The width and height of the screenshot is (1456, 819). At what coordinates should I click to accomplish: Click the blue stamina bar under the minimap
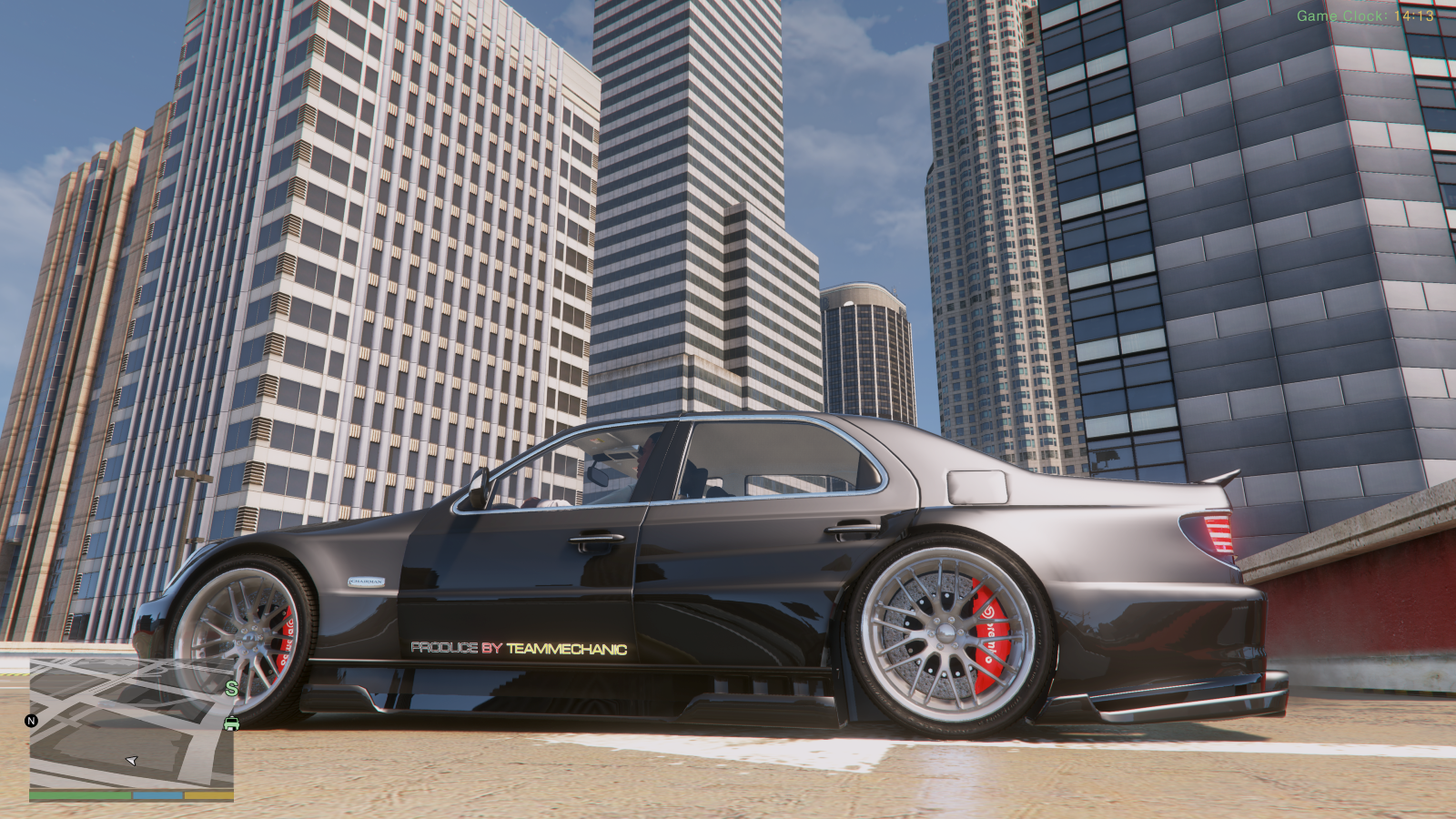point(157,795)
